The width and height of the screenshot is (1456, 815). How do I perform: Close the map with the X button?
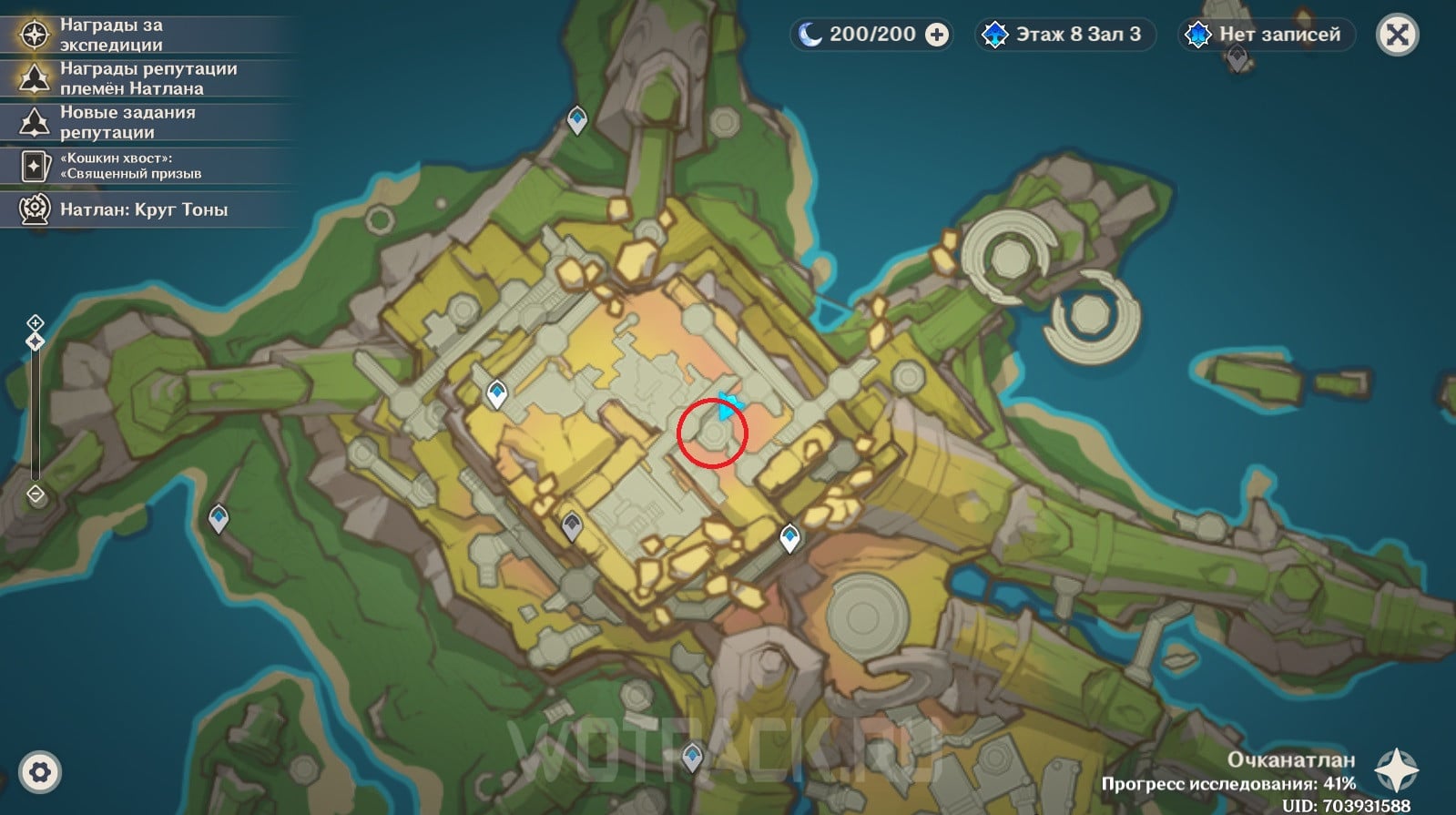pos(1398,36)
